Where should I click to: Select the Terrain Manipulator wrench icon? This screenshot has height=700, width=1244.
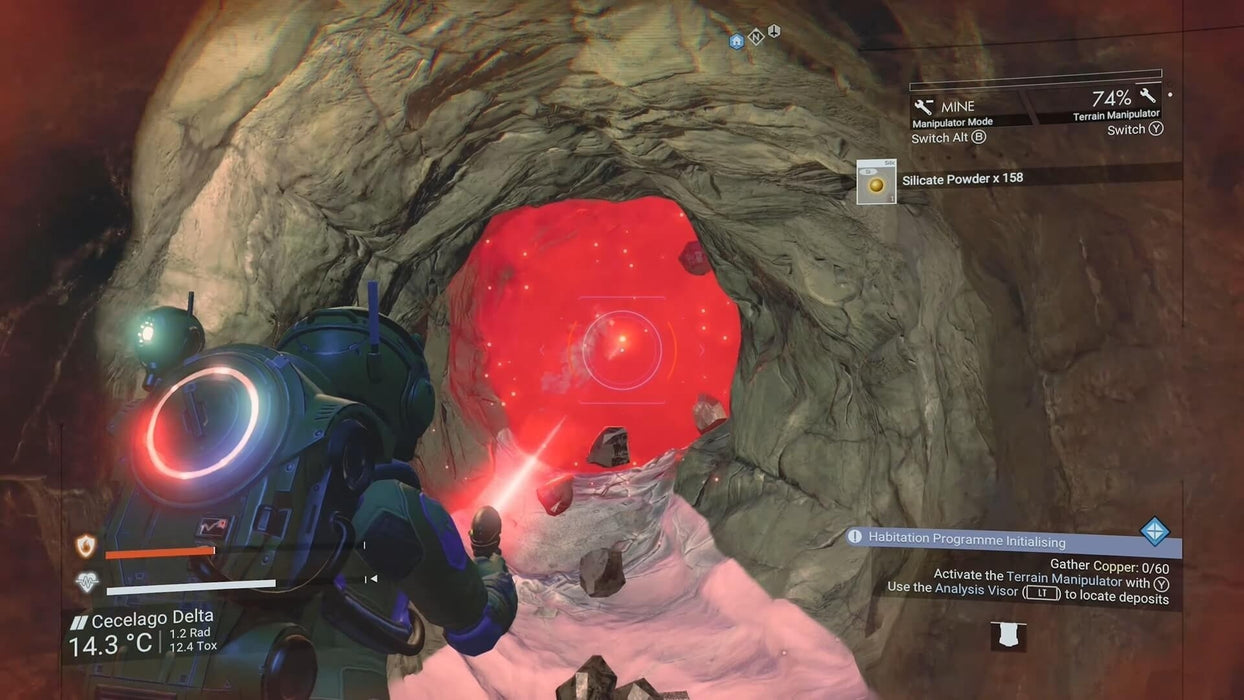[1147, 96]
